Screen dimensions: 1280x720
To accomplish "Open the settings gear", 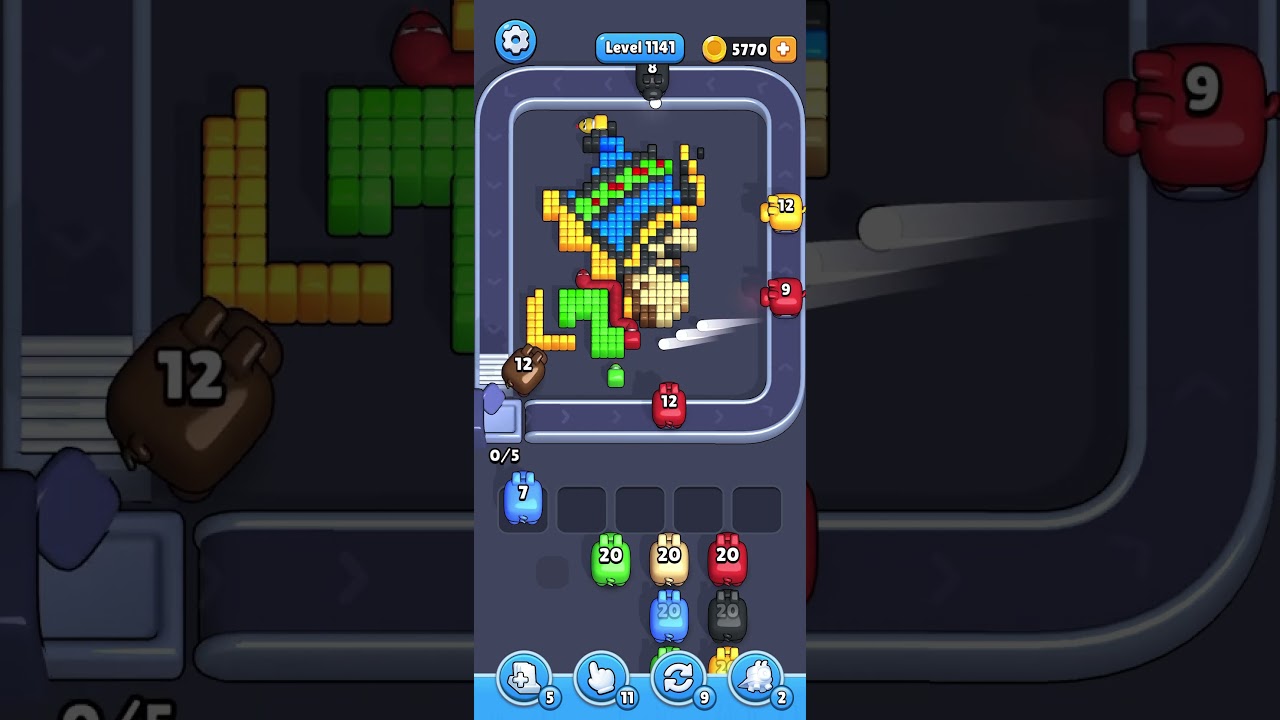I will click(x=516, y=40).
